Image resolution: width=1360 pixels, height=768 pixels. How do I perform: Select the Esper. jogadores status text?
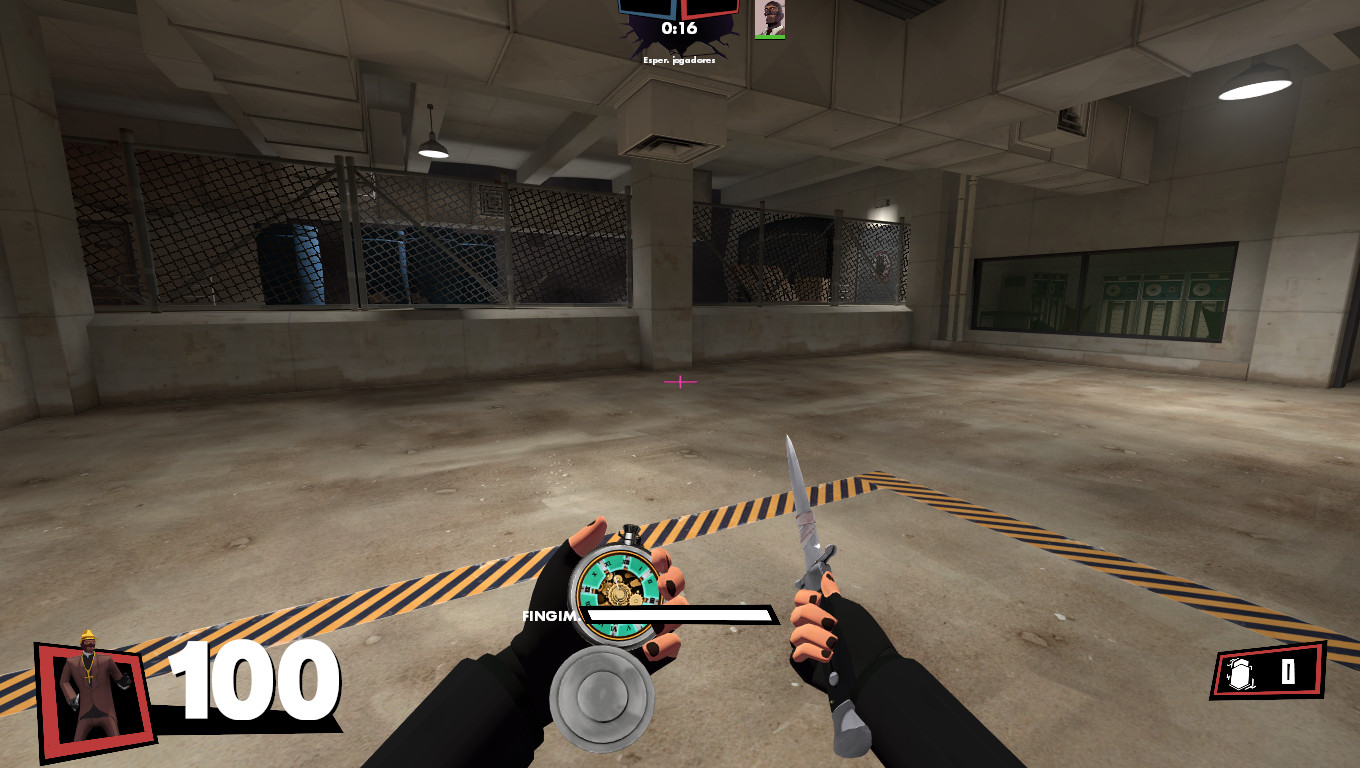coord(679,60)
